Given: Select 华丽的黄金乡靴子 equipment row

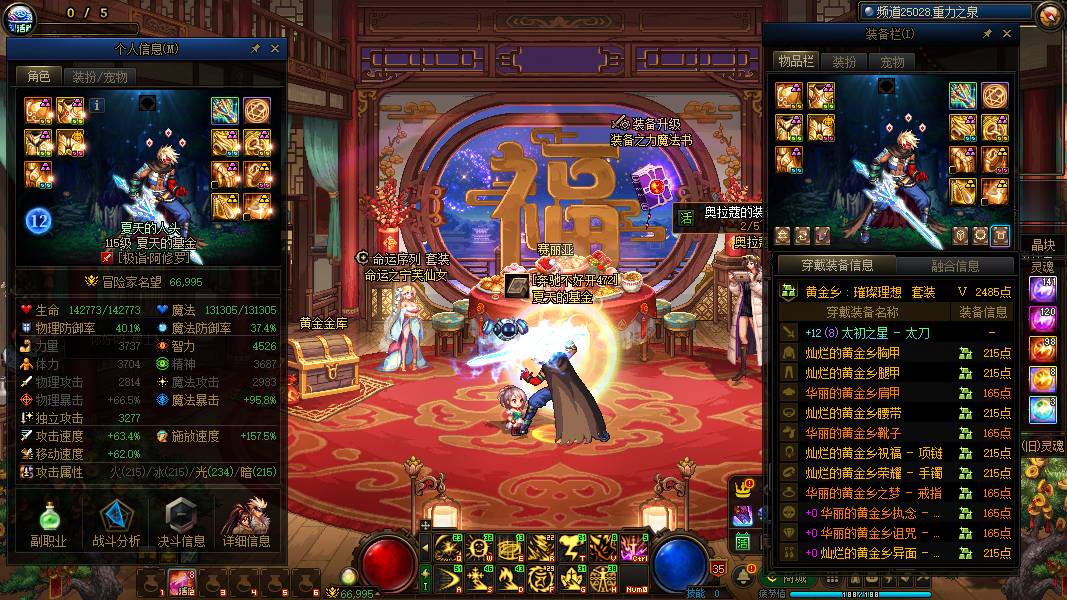Looking at the screenshot, I should point(853,433).
